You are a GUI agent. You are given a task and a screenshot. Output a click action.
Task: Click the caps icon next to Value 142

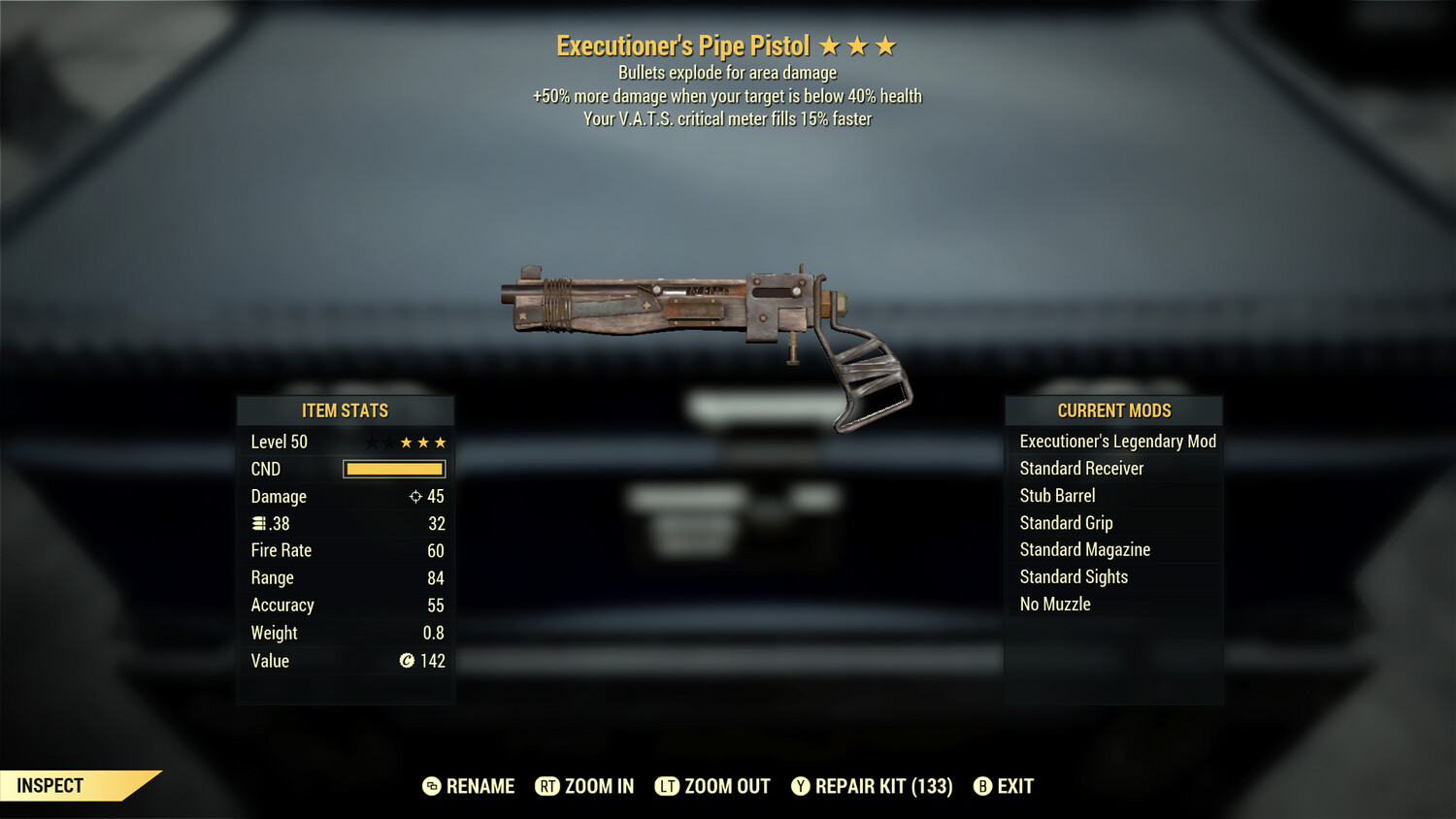click(x=409, y=661)
